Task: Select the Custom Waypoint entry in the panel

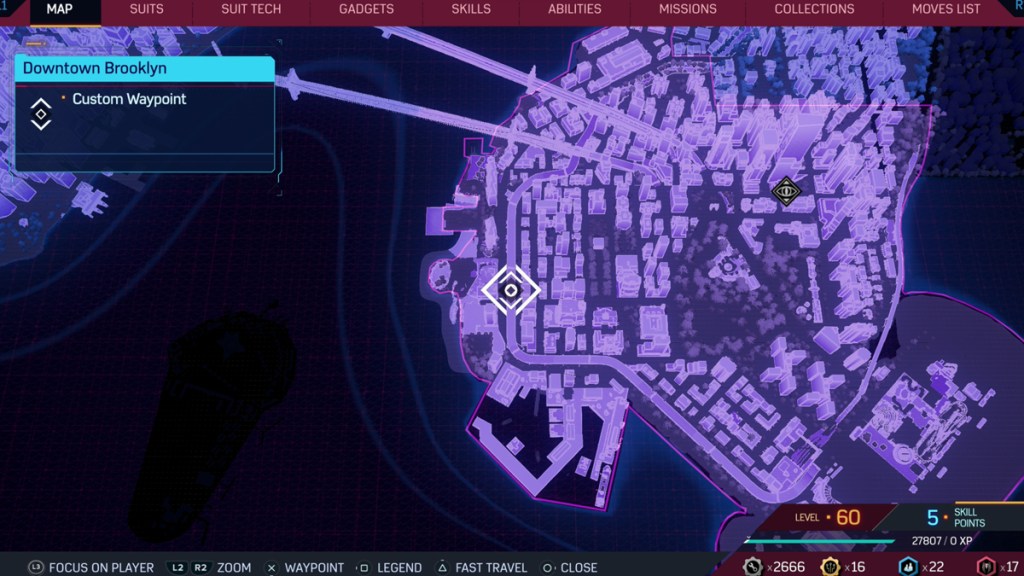Action: click(129, 100)
